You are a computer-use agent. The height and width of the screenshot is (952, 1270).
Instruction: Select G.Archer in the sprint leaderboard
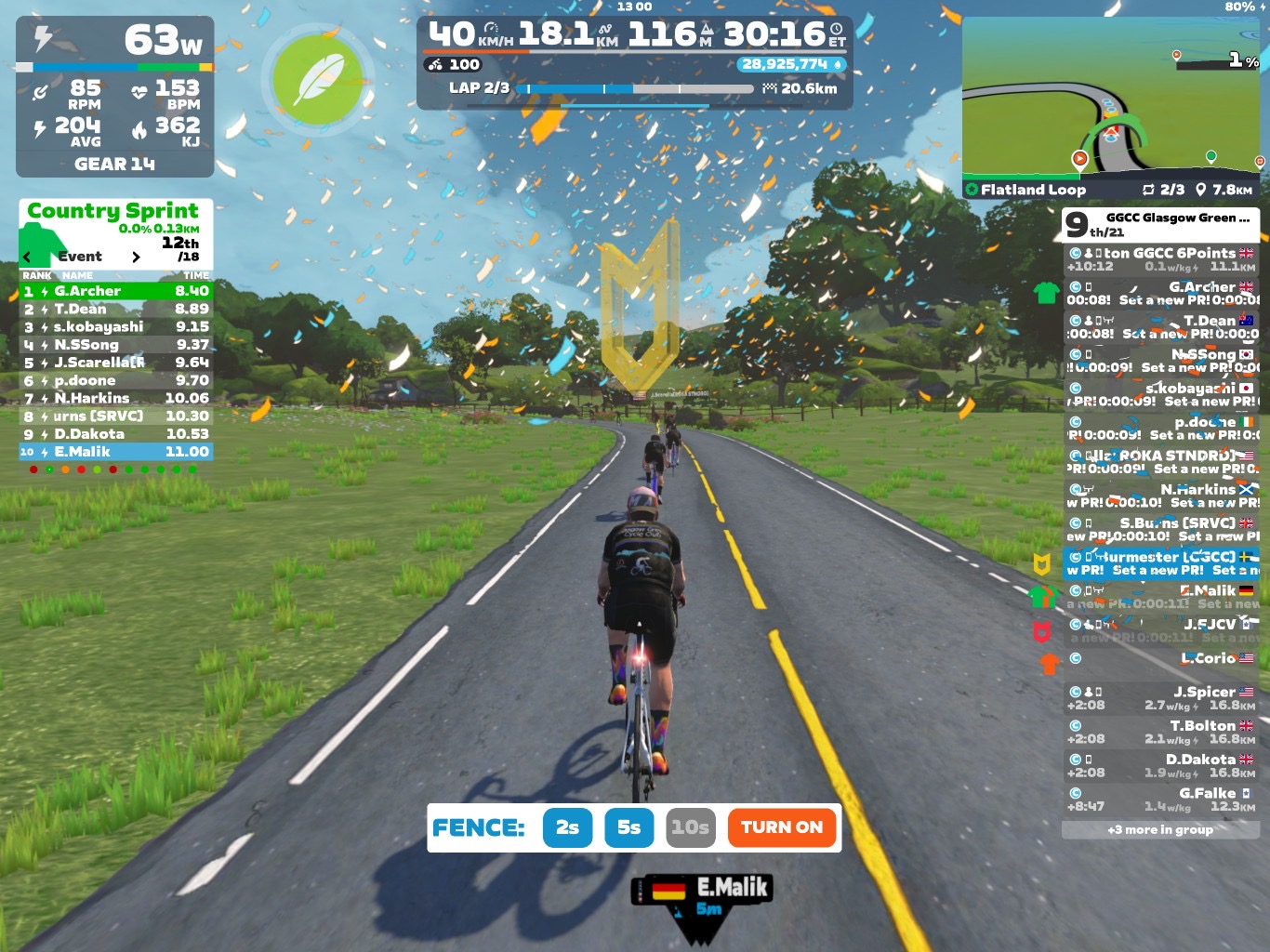[x=116, y=291]
